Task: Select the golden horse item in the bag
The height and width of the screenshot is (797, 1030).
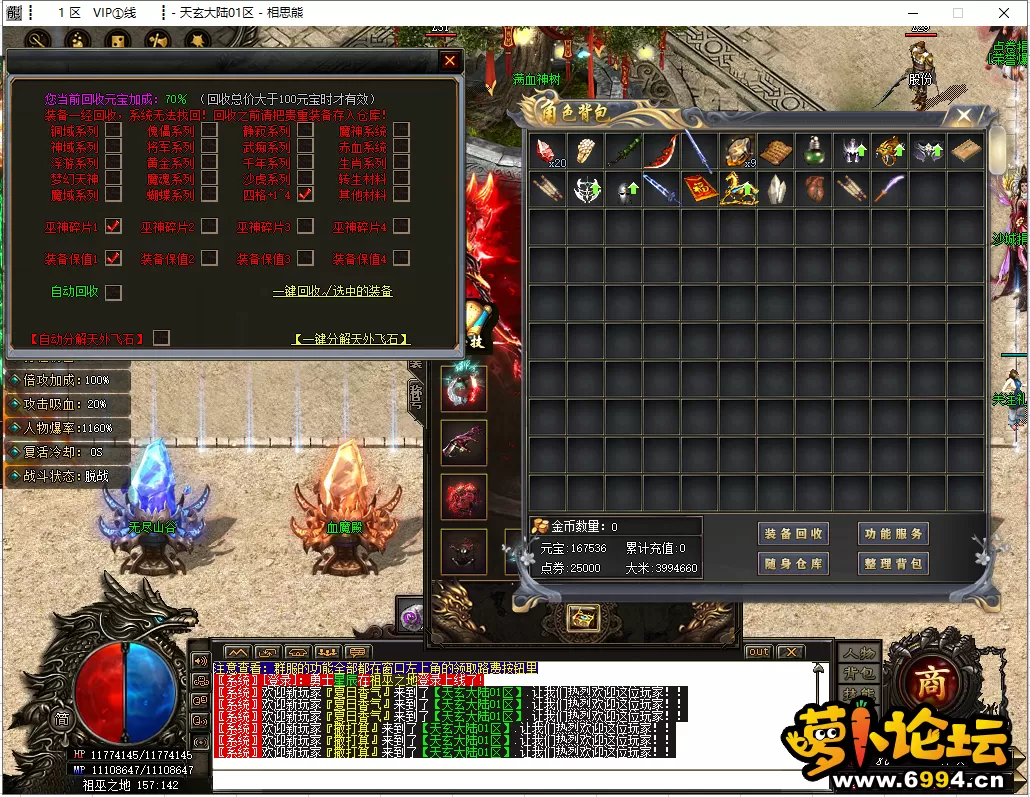Action: (739, 188)
